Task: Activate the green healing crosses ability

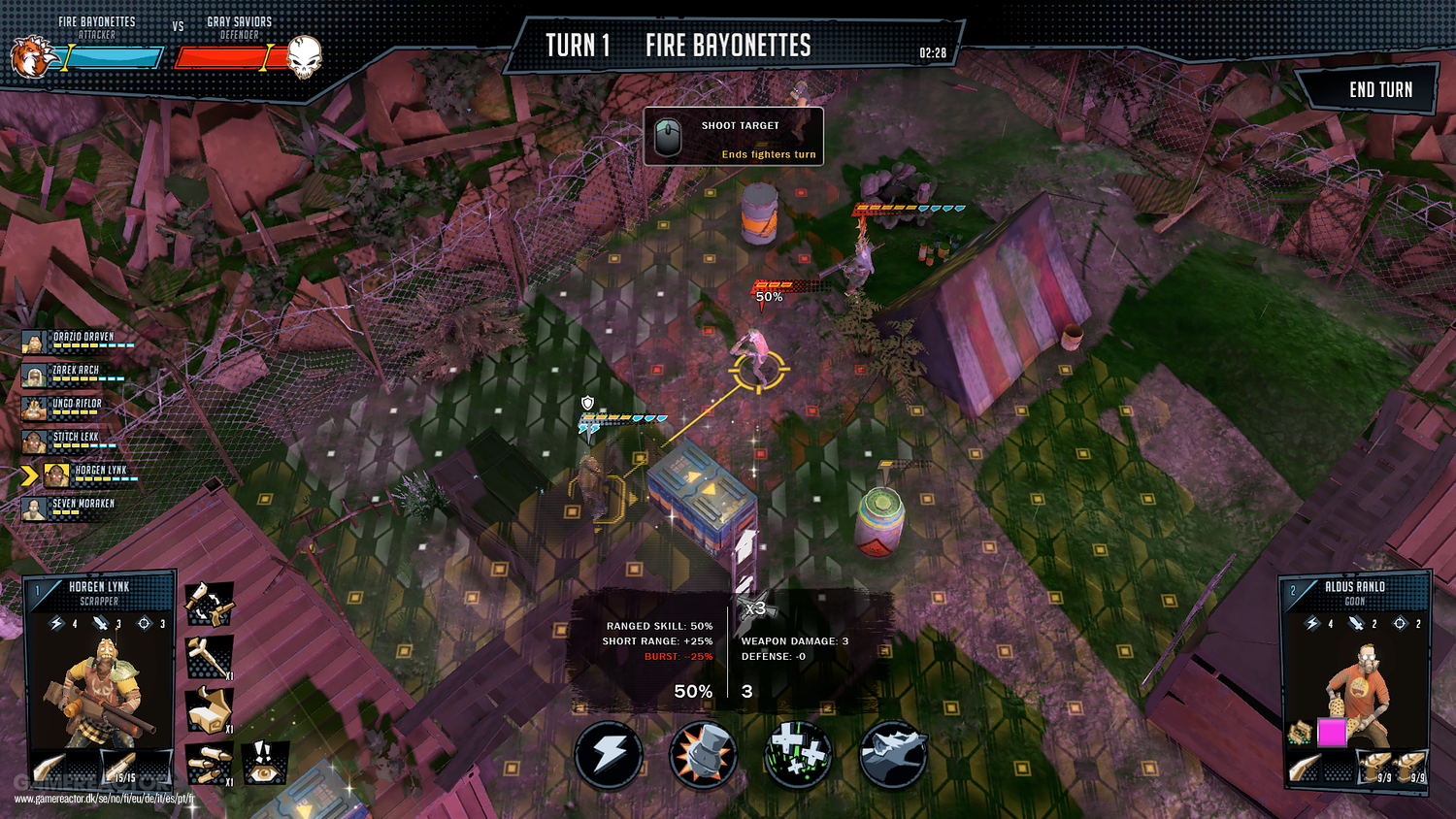Action: click(798, 754)
